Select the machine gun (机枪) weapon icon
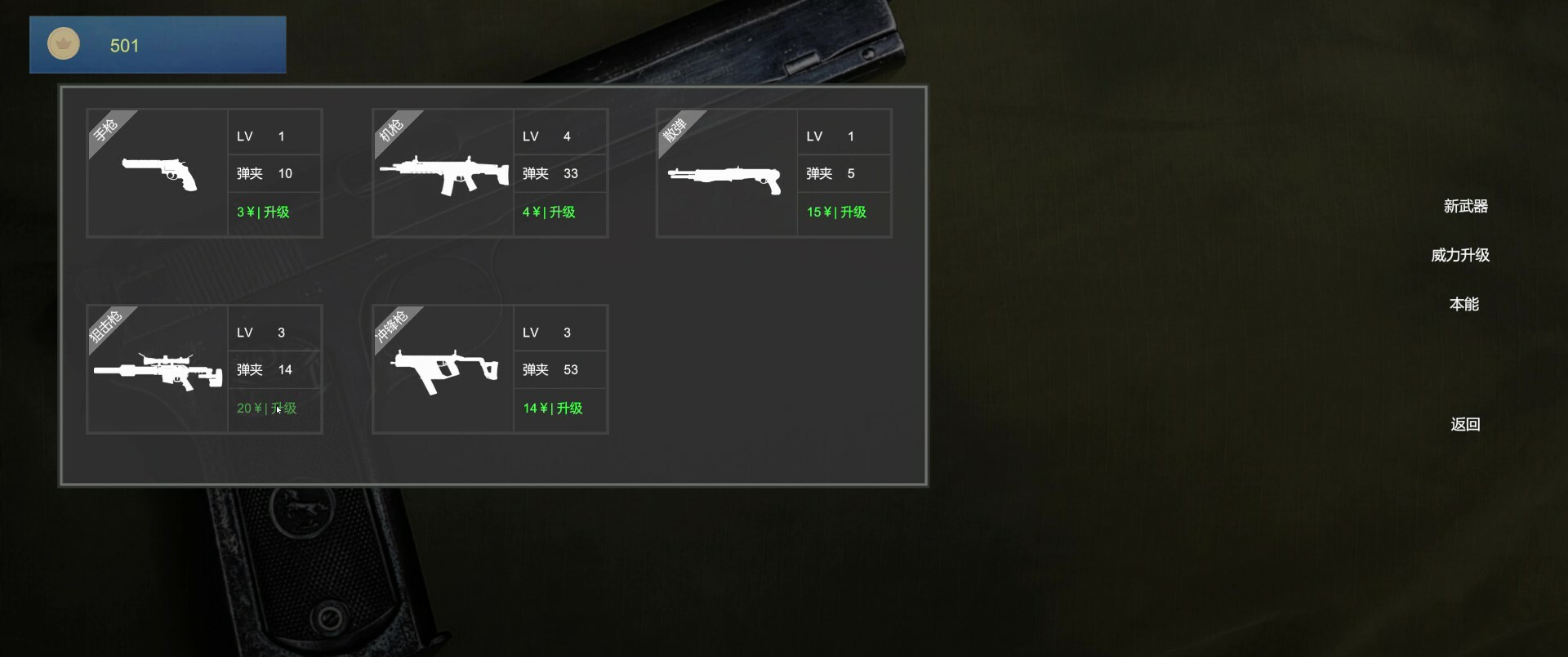 [x=445, y=173]
